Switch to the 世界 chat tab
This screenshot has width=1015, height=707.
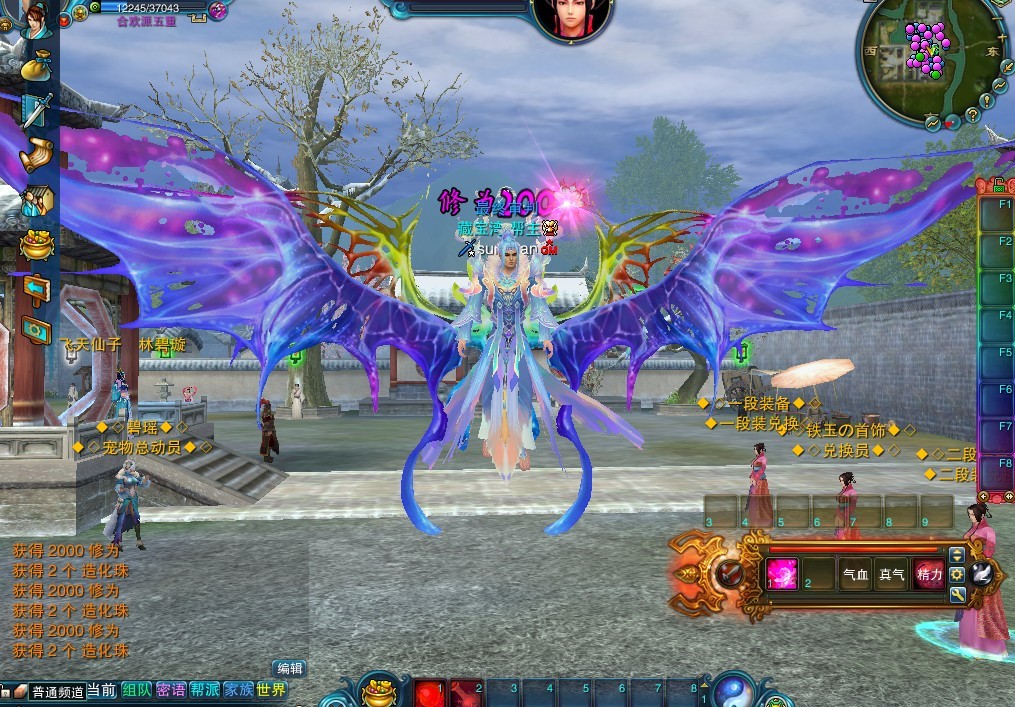click(x=270, y=690)
